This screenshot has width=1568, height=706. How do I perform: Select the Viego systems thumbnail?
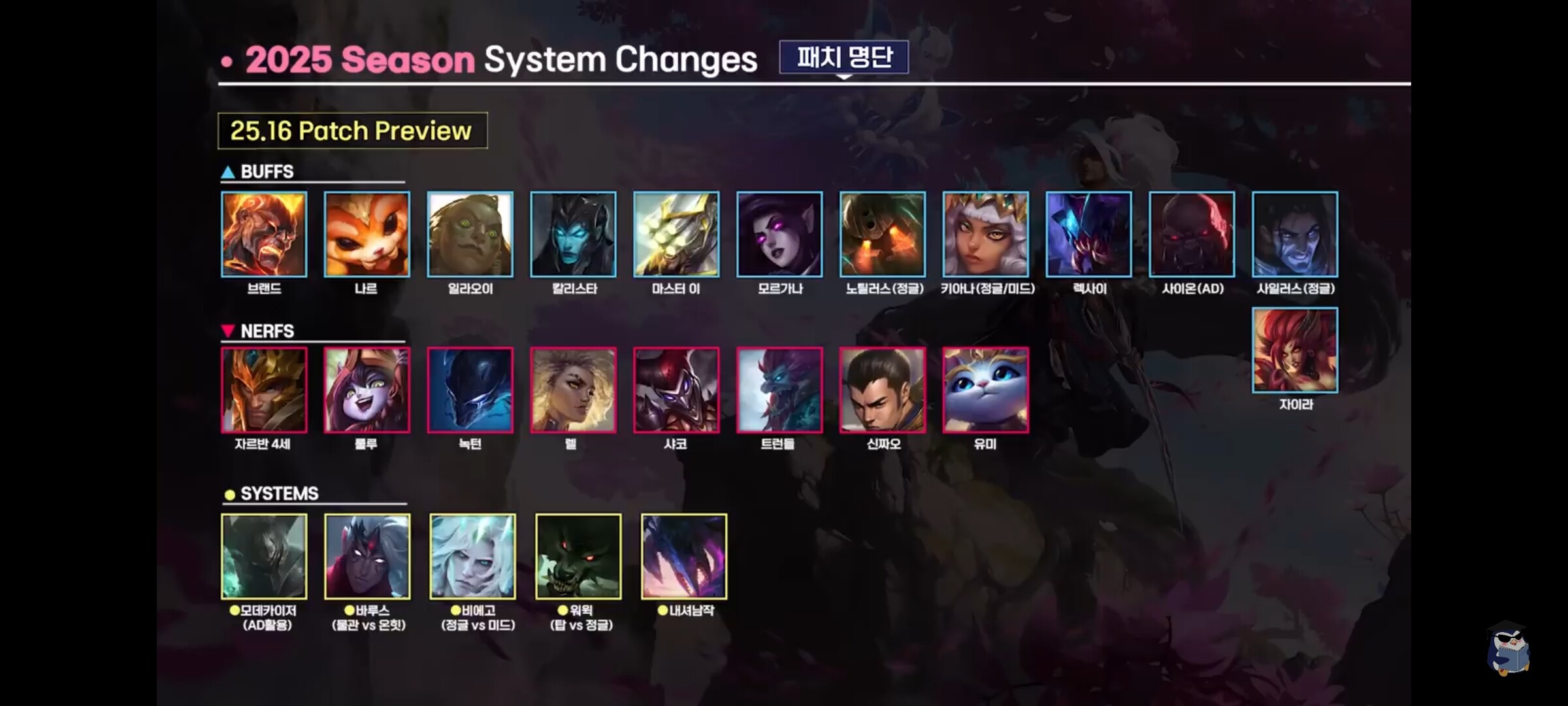tap(472, 556)
